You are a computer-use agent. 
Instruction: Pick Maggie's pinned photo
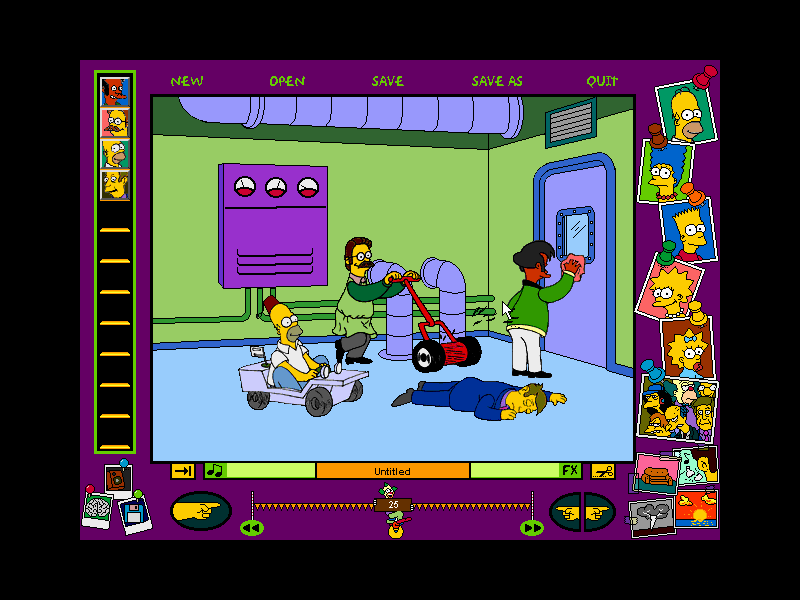687,347
